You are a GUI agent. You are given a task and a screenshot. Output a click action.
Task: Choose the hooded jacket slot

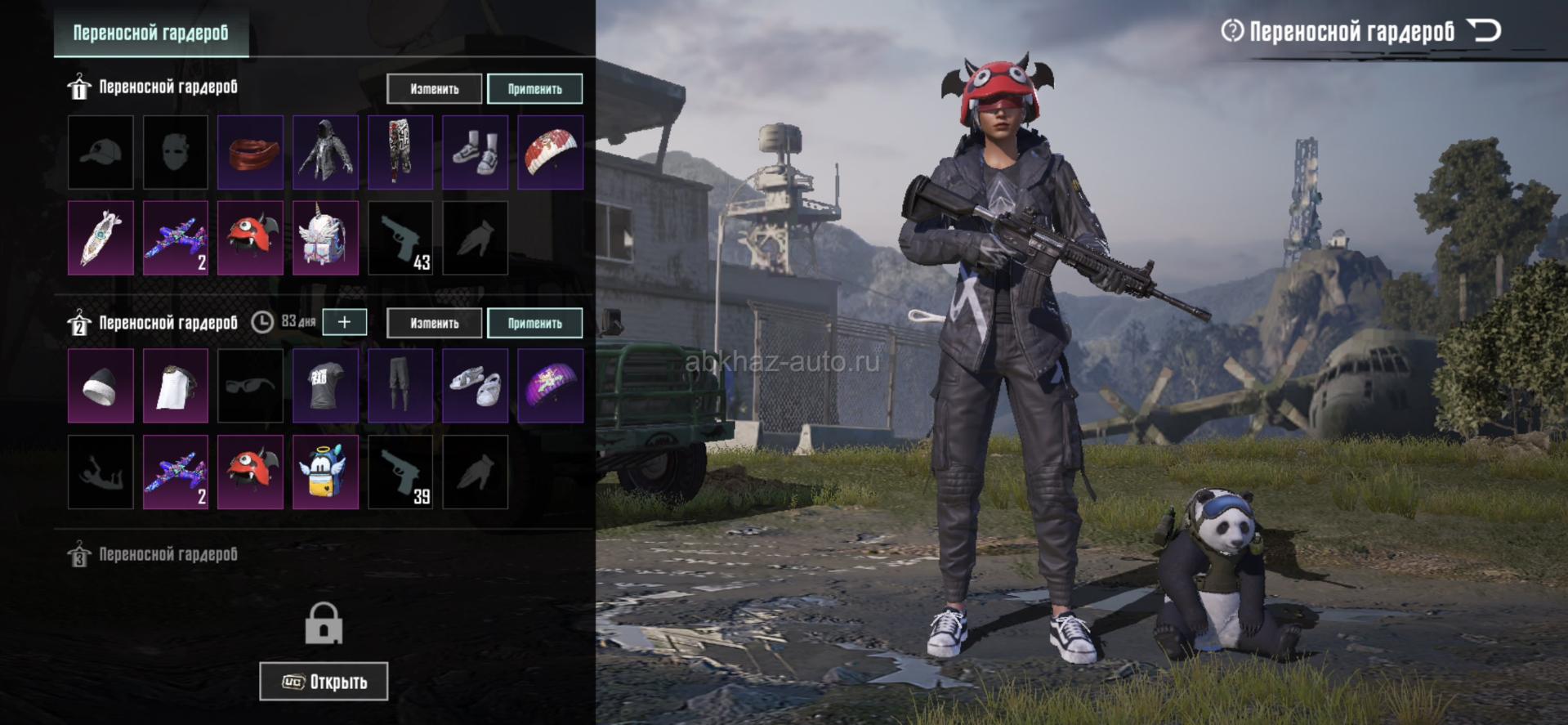tap(325, 152)
